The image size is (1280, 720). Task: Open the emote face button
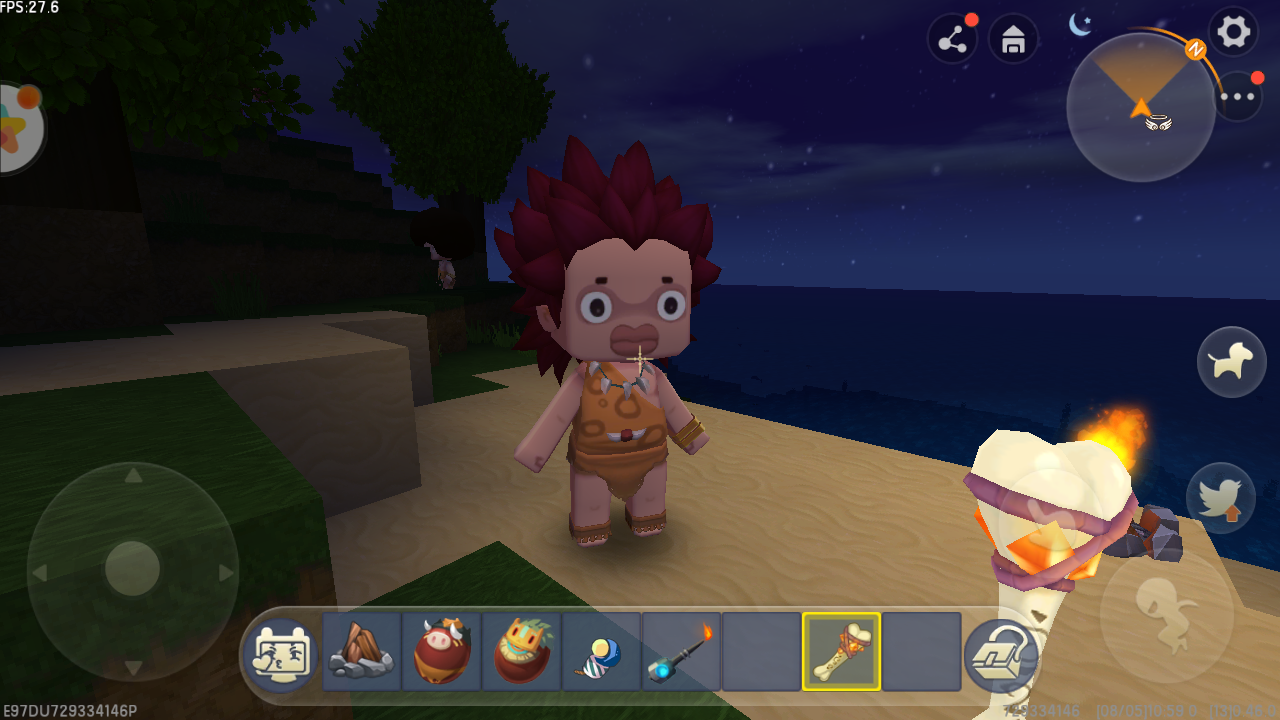pyautogui.click(x=281, y=651)
